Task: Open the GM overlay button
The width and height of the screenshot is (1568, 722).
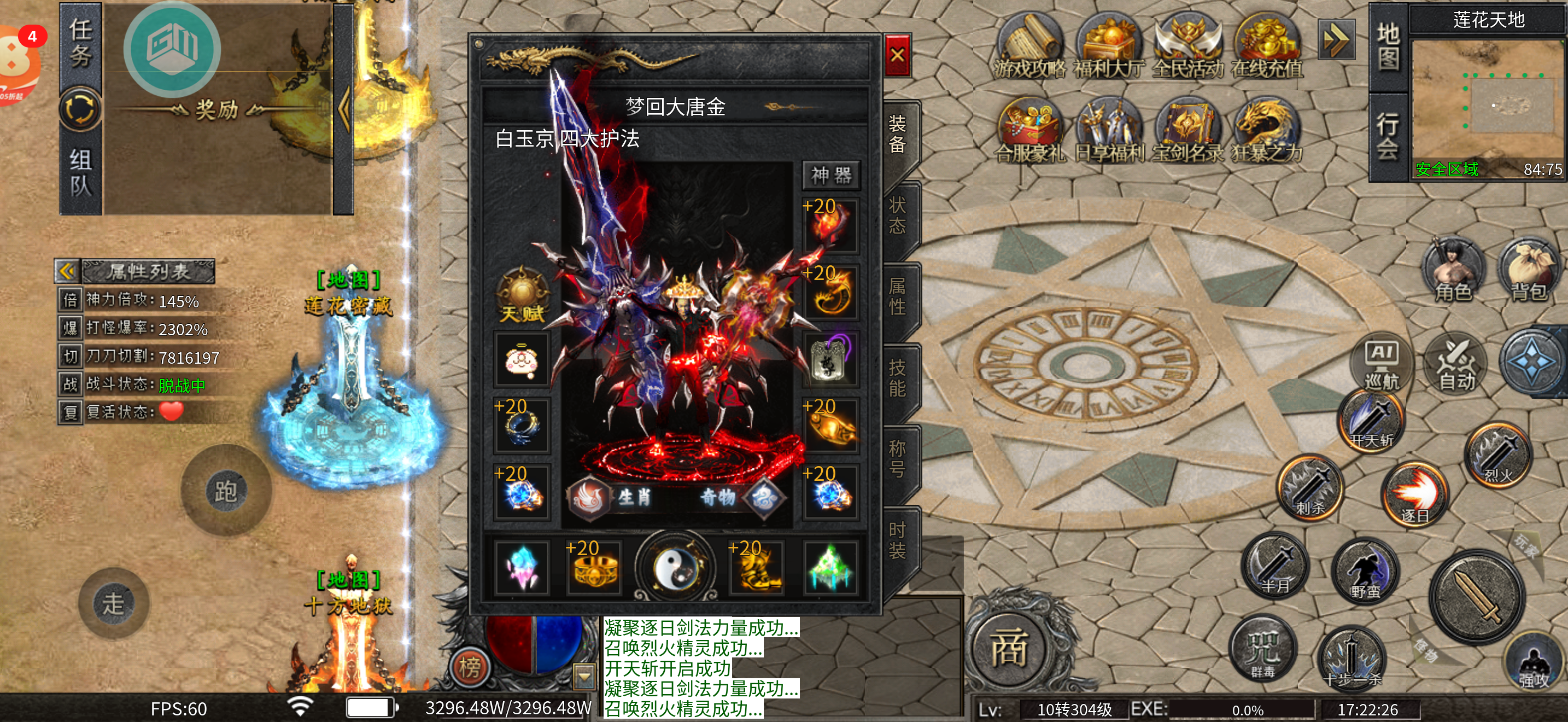Action: point(172,49)
